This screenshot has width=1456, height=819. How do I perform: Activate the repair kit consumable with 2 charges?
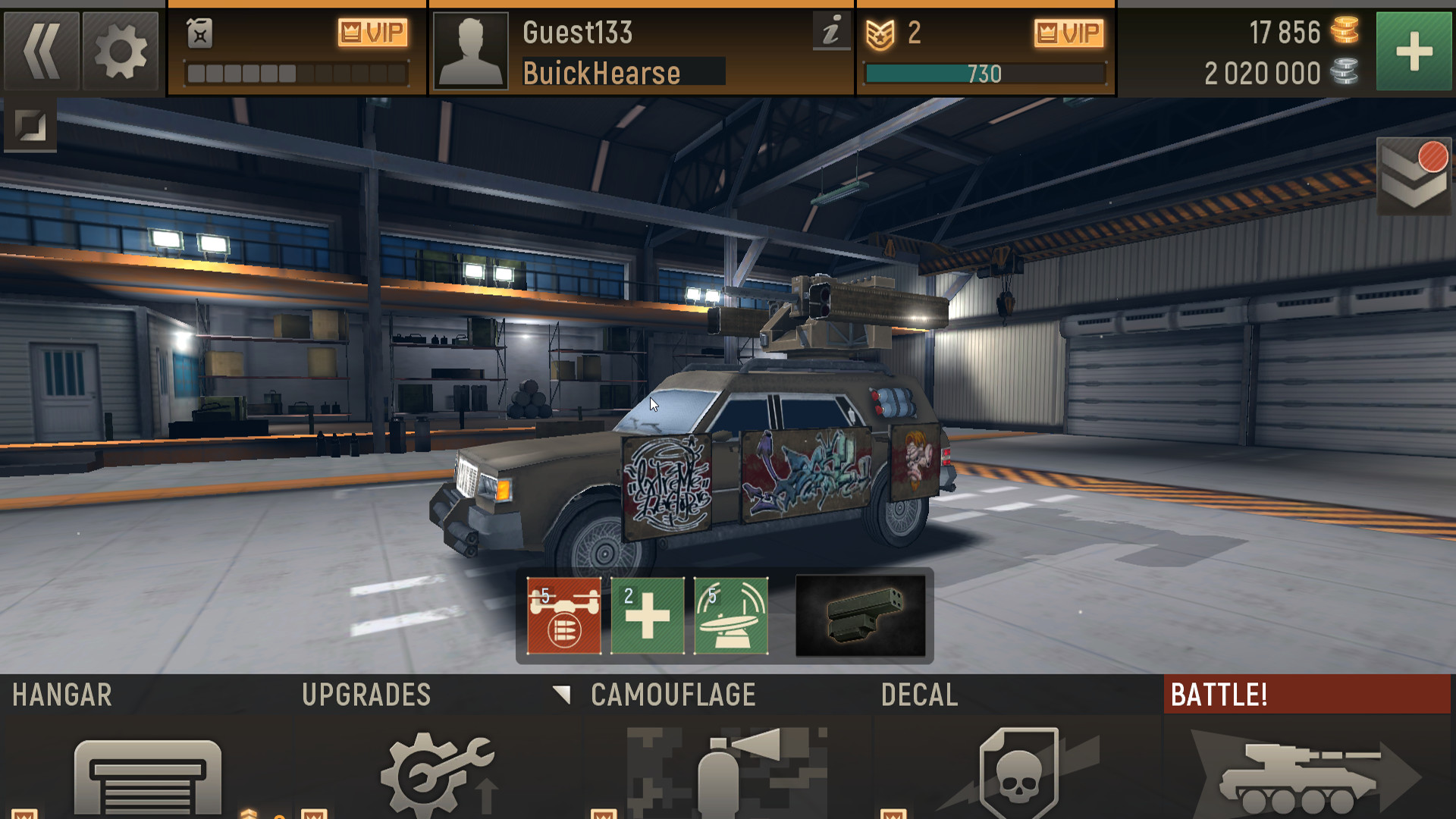tap(646, 614)
